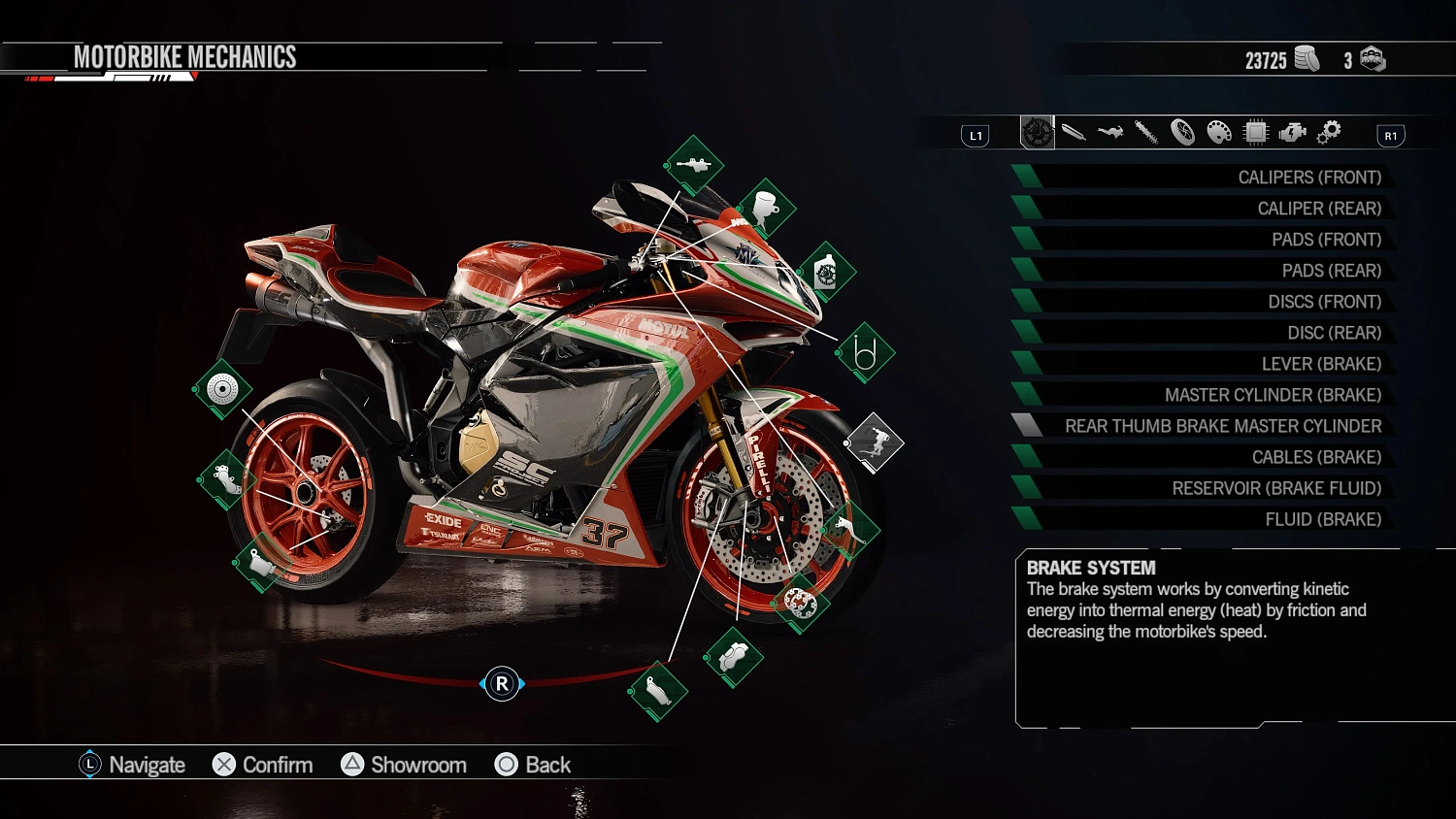Select the transmission gears category icon
The width and height of the screenshot is (1456, 819).
(1328, 132)
